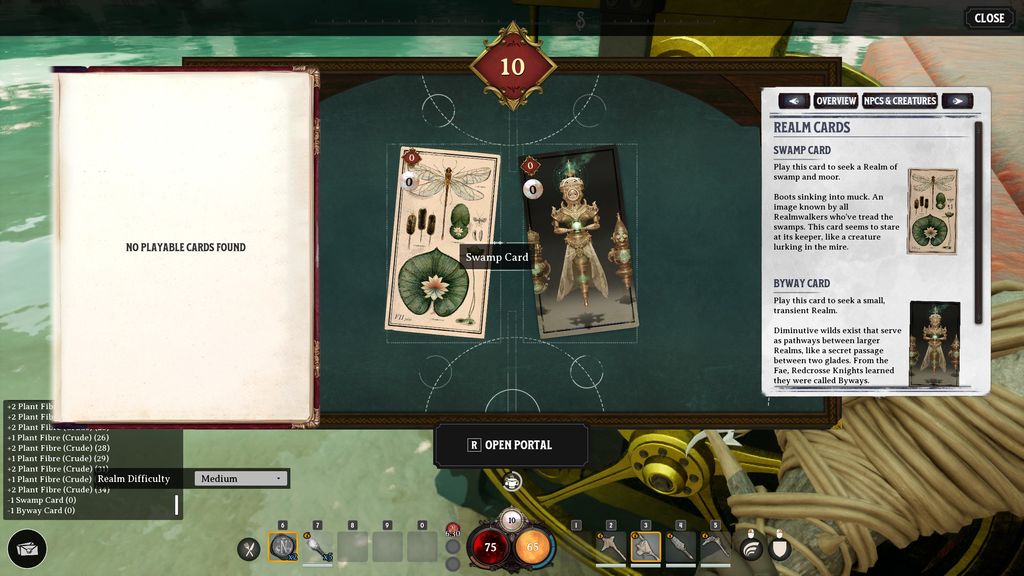The width and height of the screenshot is (1024, 576).
Task: Select the item in hotbar slot 7
Action: click(x=318, y=547)
